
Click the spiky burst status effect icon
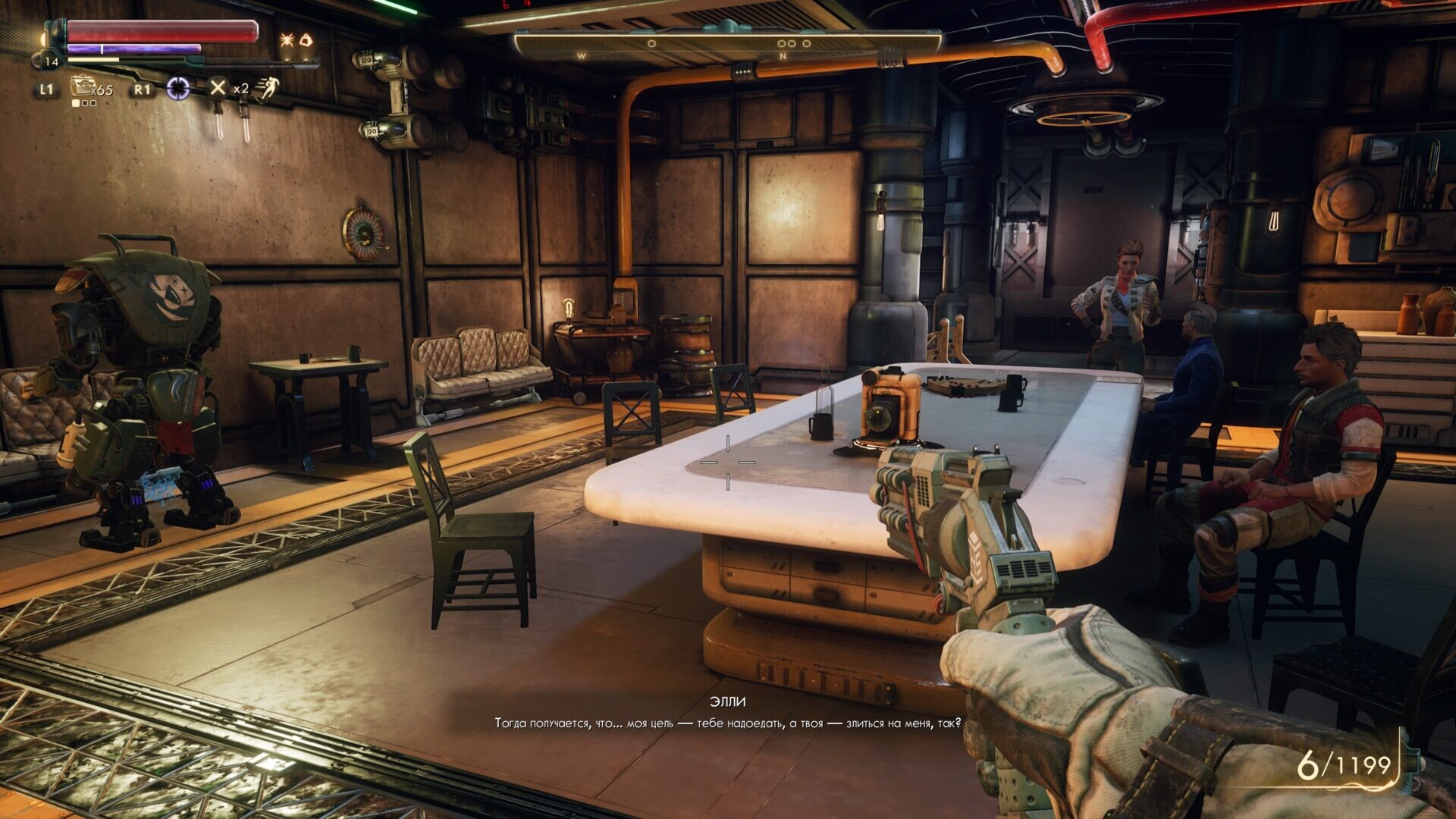287,39
